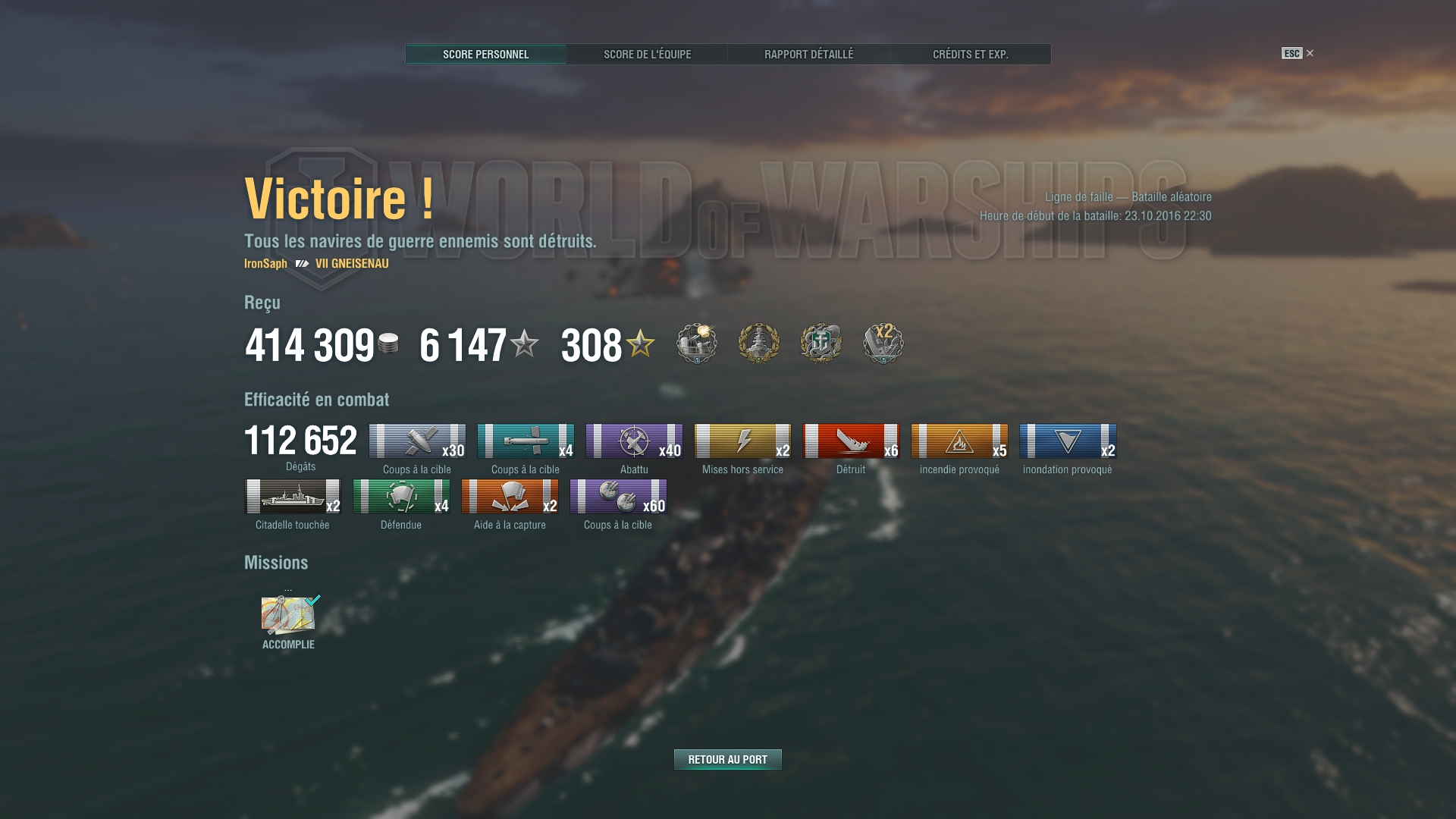The image size is (1456, 819).
Task: Click the Retour au port button
Action: coord(727,759)
